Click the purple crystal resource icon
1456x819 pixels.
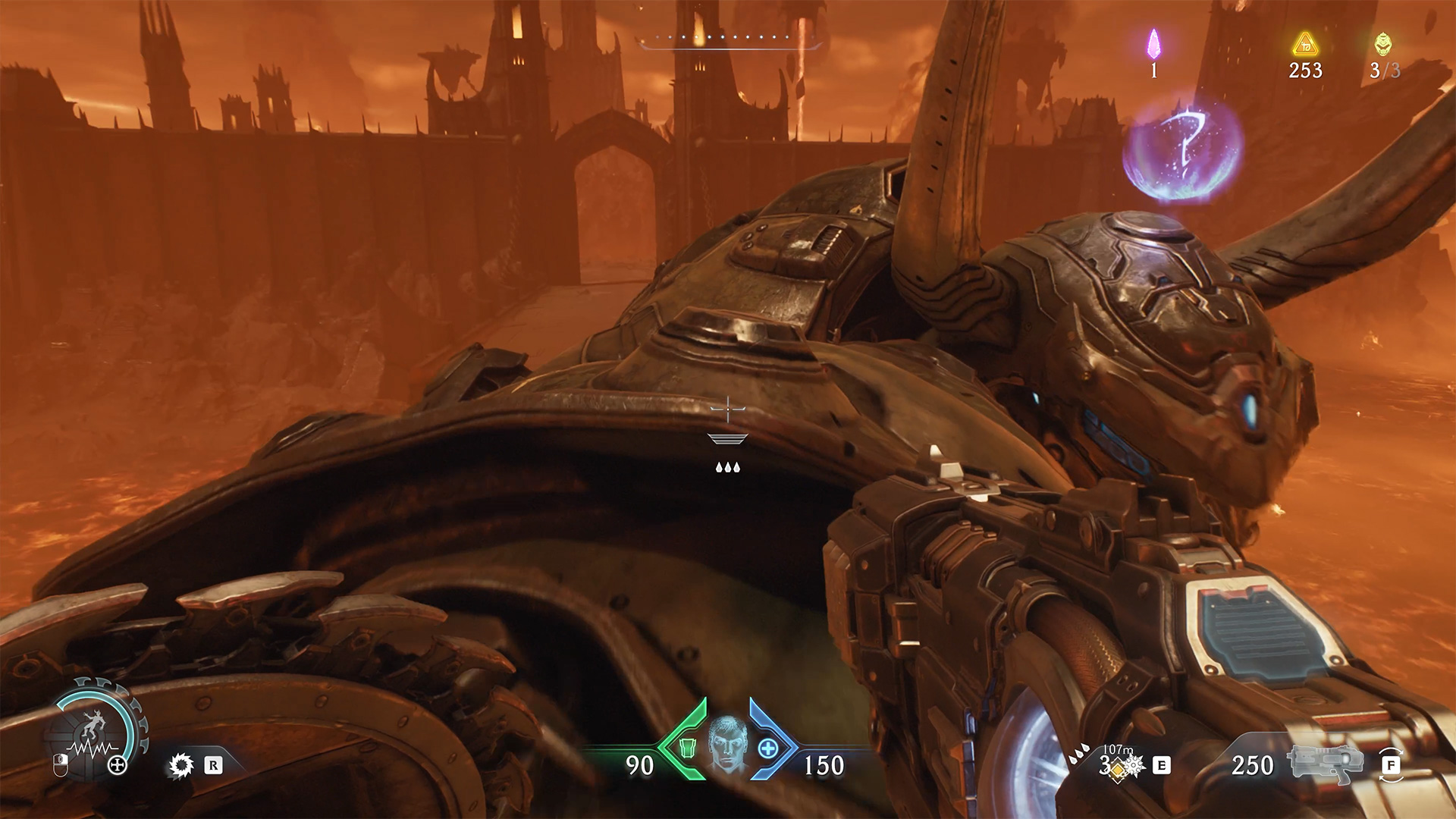pyautogui.click(x=1153, y=44)
